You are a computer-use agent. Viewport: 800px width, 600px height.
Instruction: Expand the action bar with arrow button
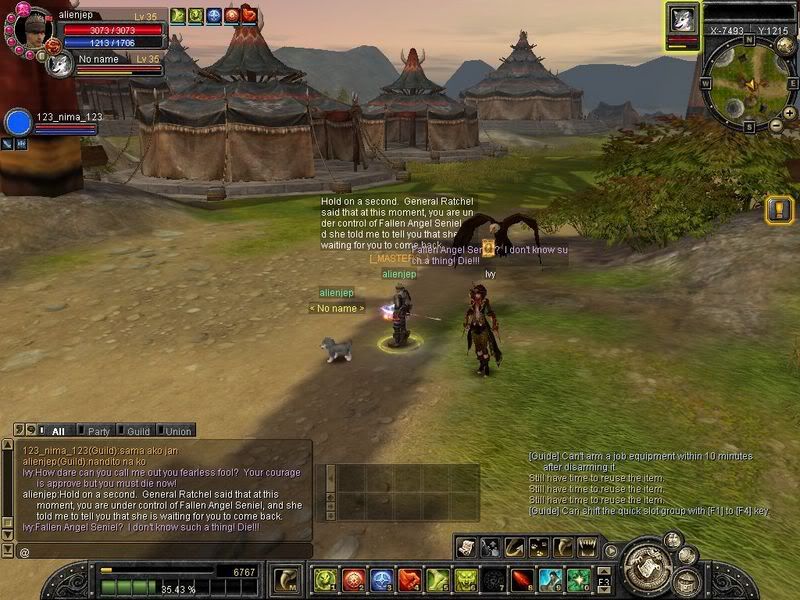(610, 549)
